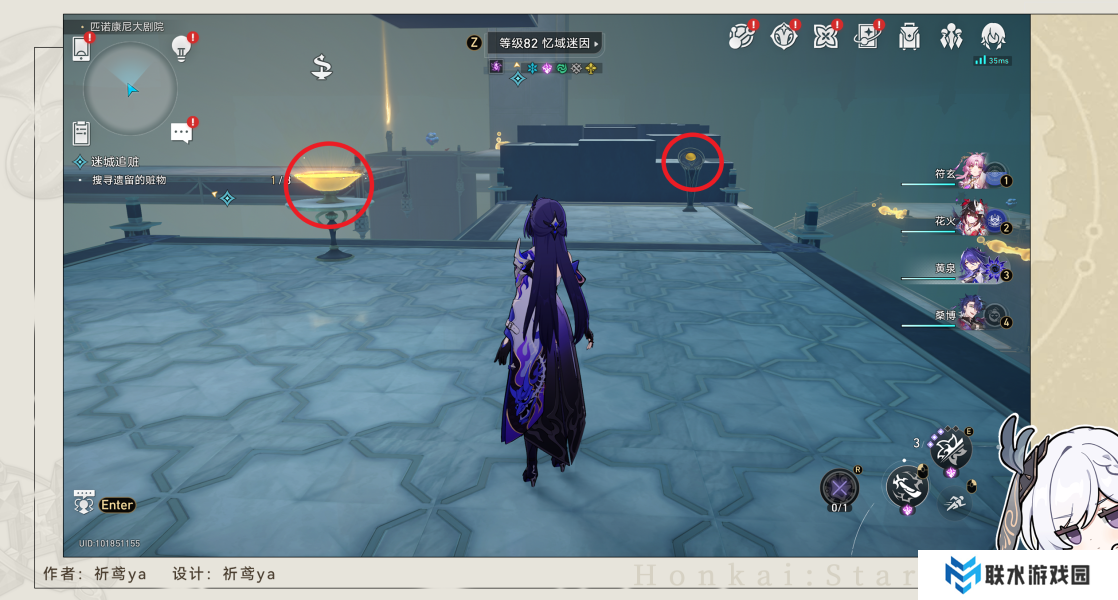
Task: Open the clipboard mission log icon
Action: 82,132
